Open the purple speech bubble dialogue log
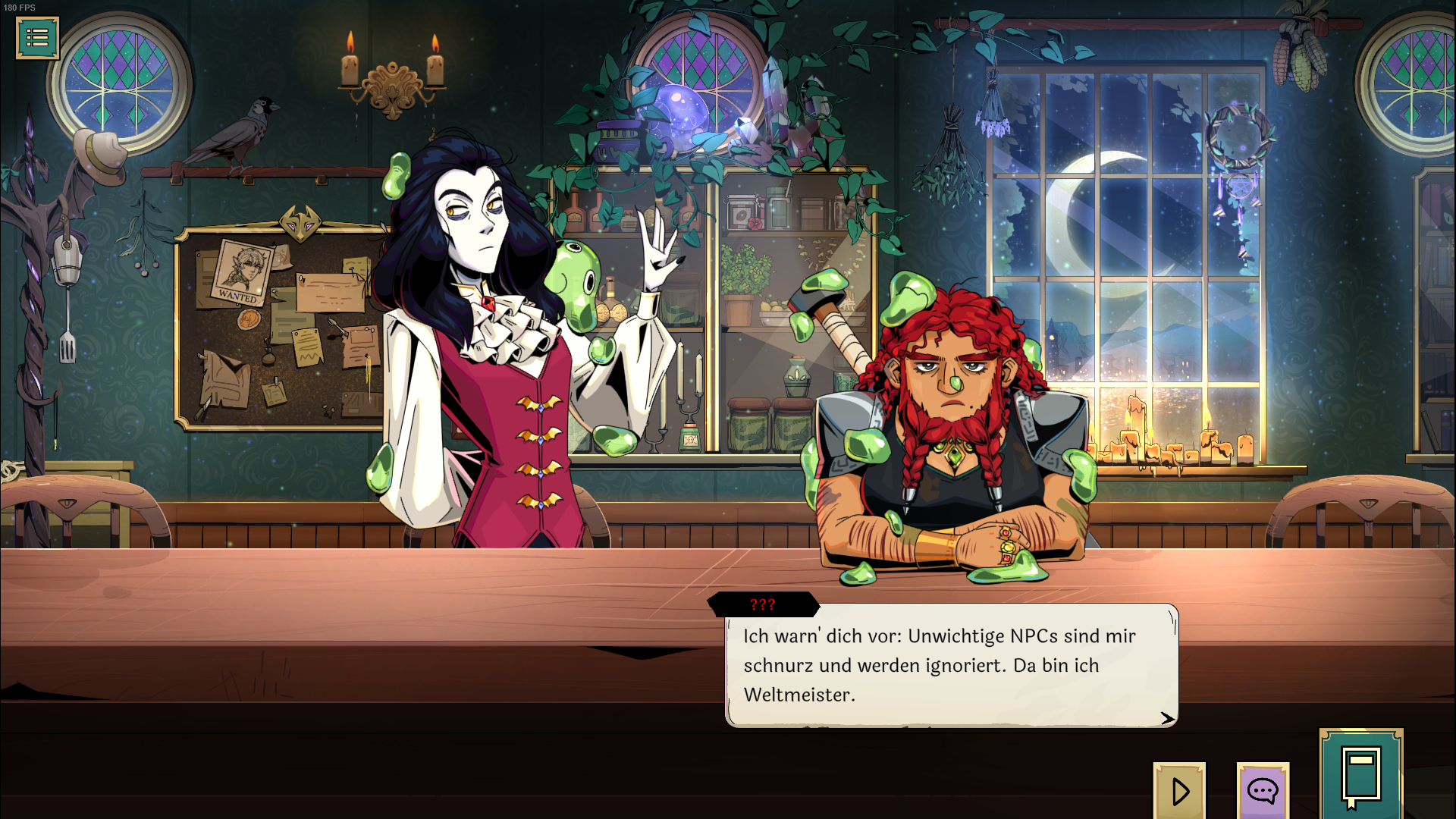The height and width of the screenshot is (819, 1456). pos(1263,791)
